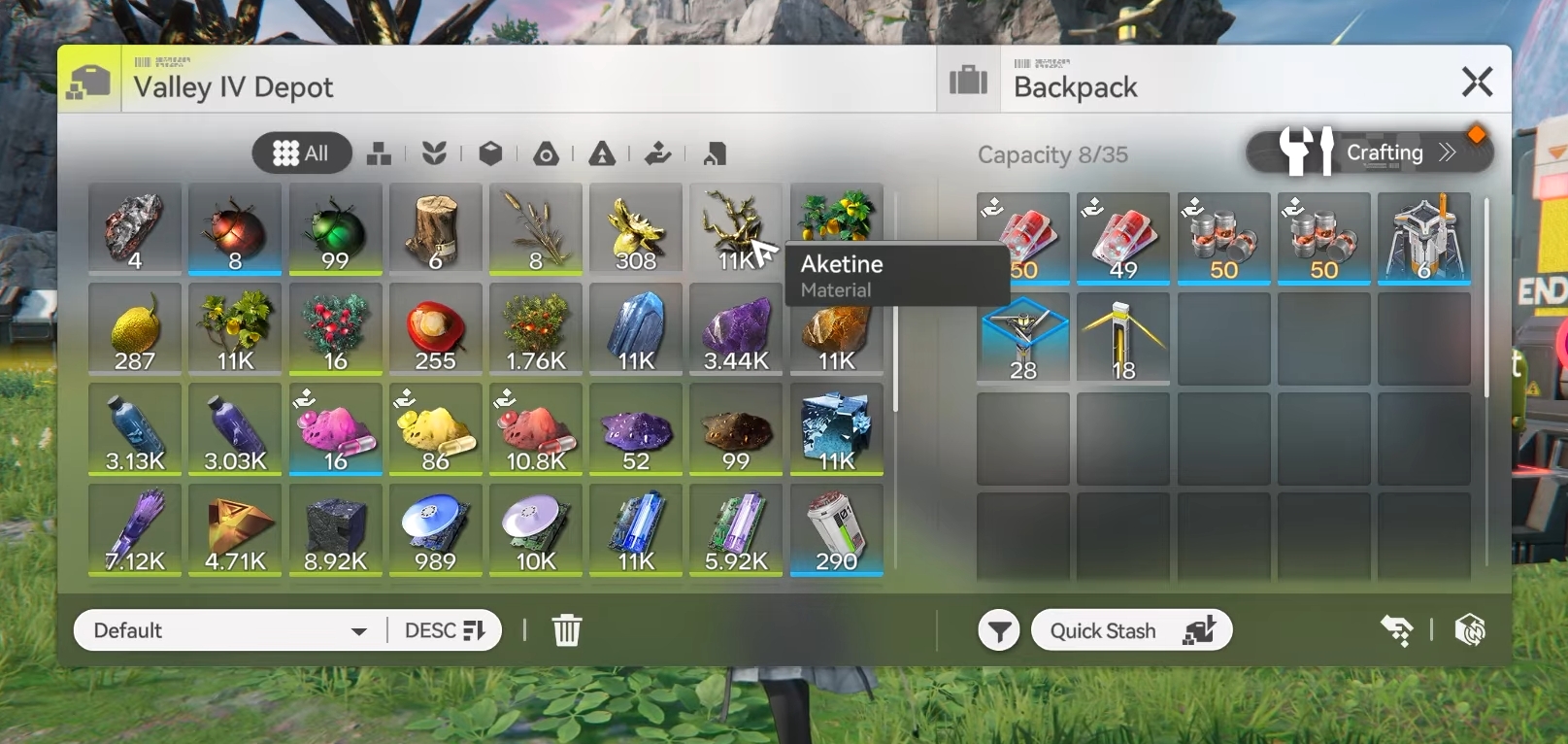Toggle the DESC sort order
1568x744 pixels.
[443, 629]
